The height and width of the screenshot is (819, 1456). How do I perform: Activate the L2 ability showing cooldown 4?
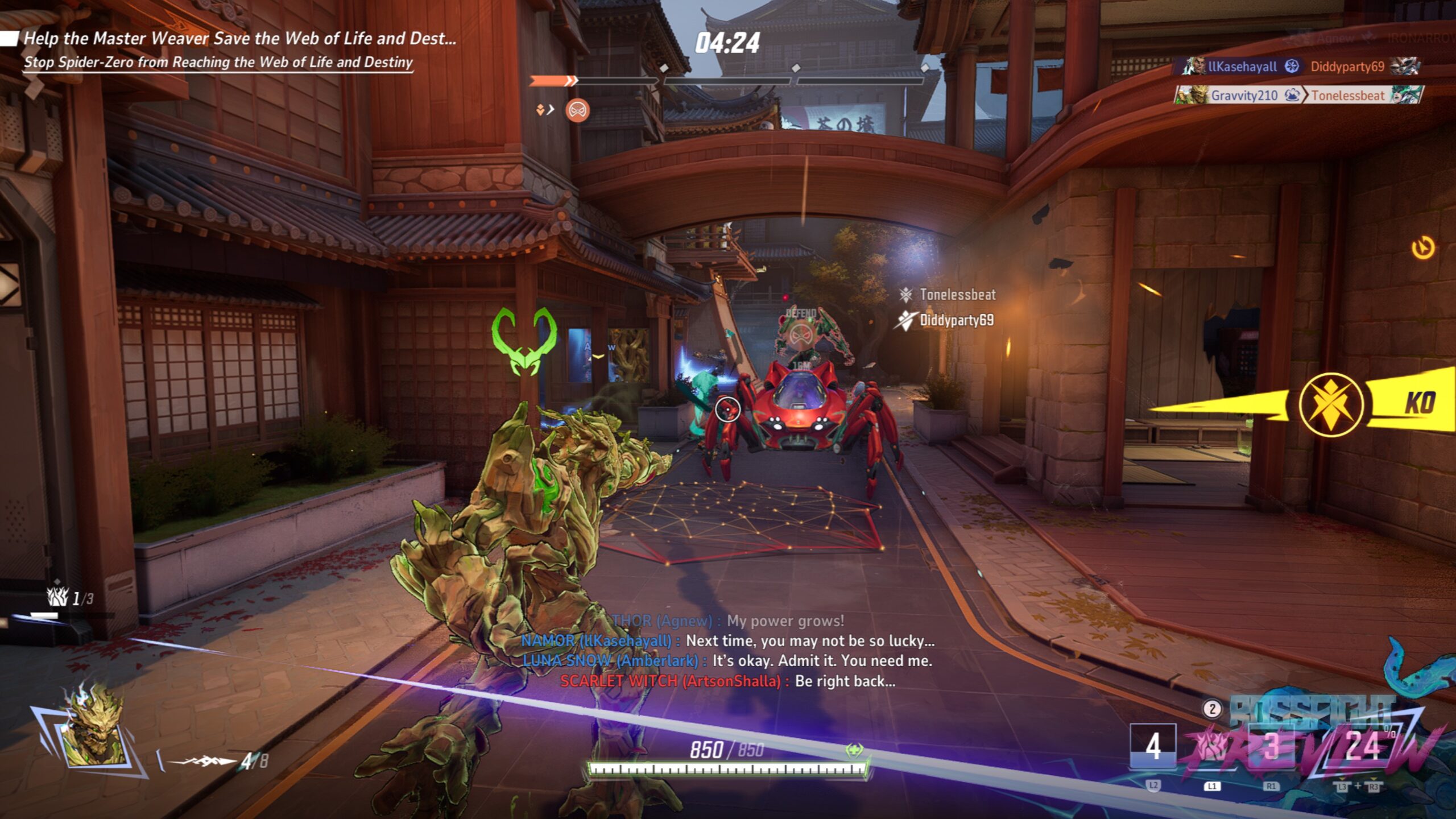(x=1153, y=747)
